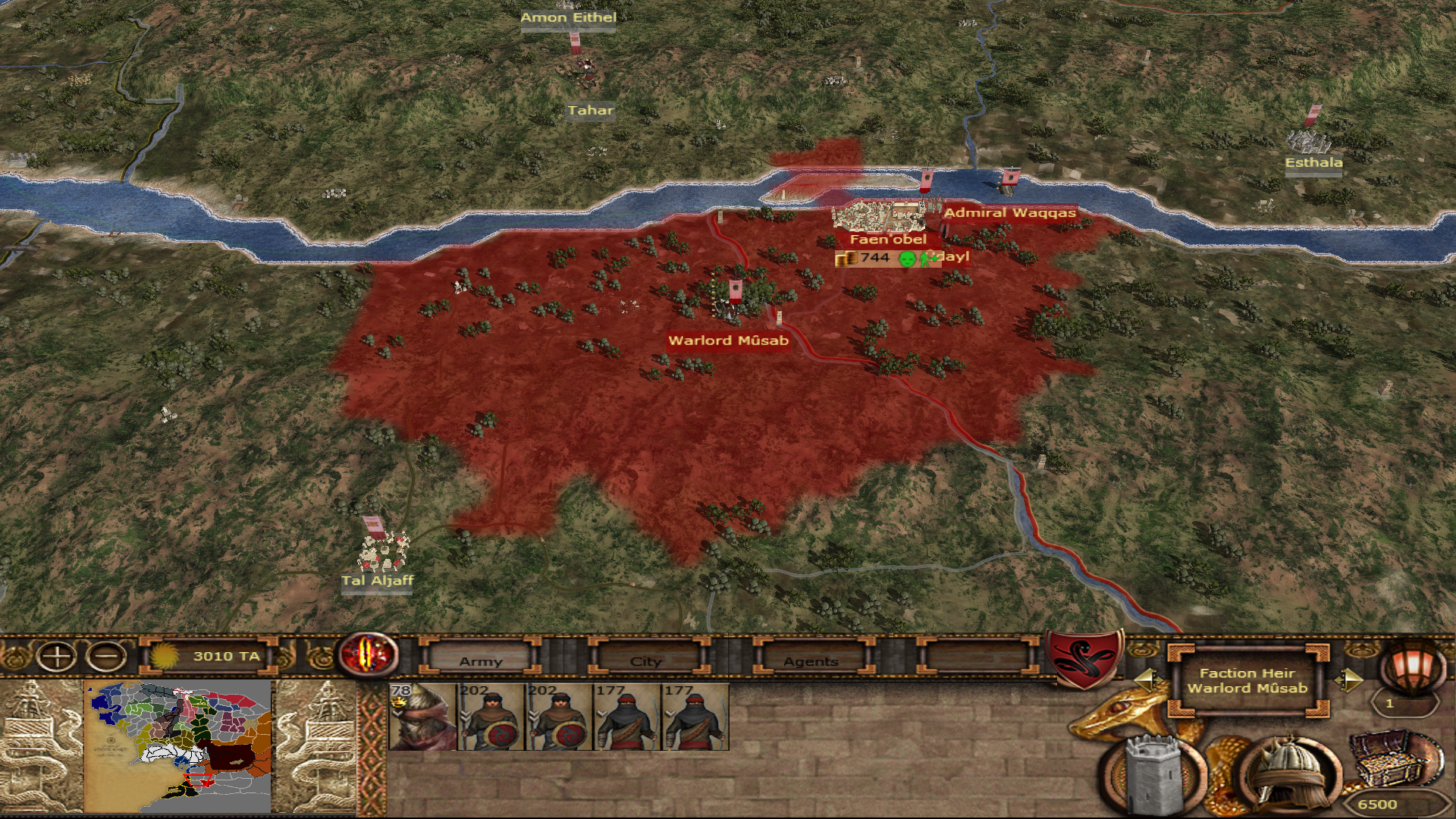
Task: Open the City tab
Action: [646, 658]
